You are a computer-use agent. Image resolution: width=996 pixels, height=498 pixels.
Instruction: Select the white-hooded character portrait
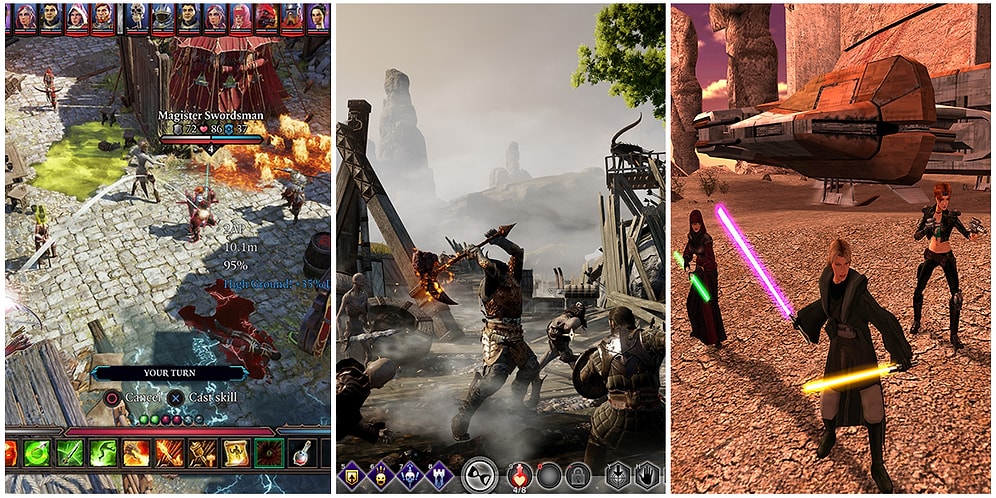[x=76, y=16]
